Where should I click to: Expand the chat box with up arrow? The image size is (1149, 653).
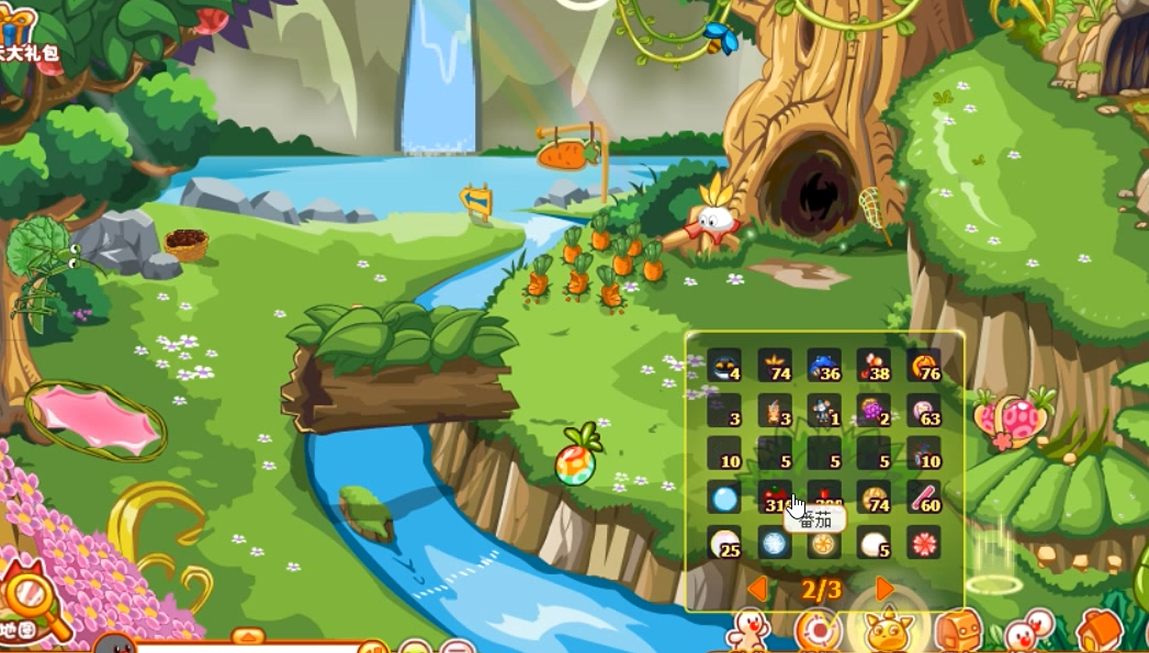pyautogui.click(x=248, y=637)
